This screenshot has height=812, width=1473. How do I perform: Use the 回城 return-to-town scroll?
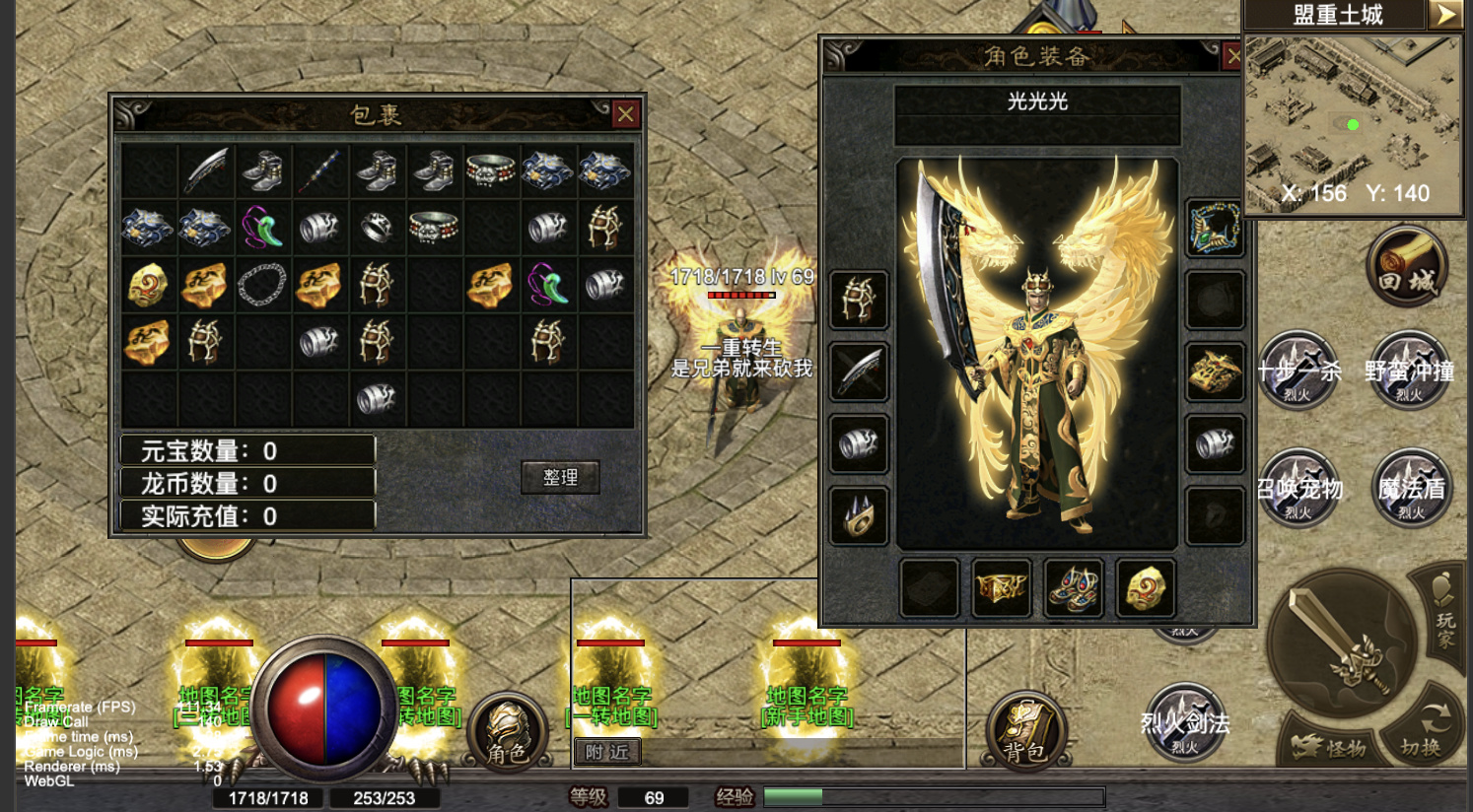pyautogui.click(x=1407, y=266)
